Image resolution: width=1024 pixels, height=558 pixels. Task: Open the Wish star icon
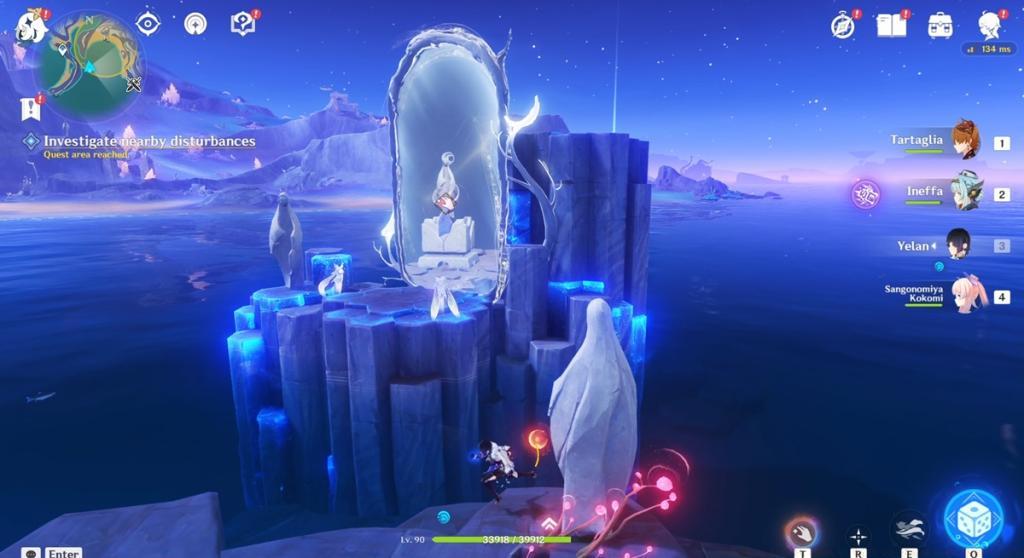[x=195, y=24]
